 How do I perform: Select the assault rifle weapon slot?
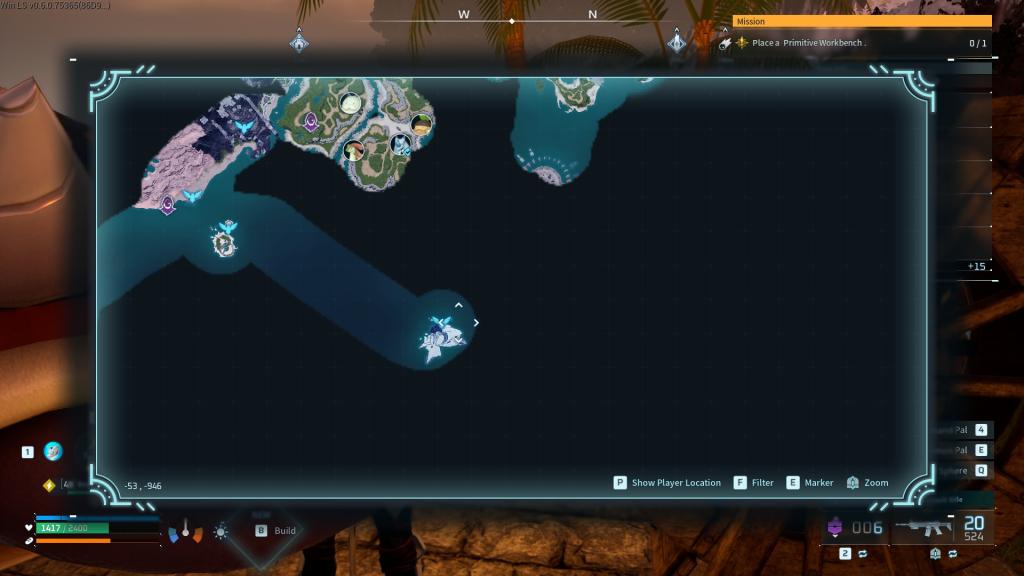click(x=923, y=526)
